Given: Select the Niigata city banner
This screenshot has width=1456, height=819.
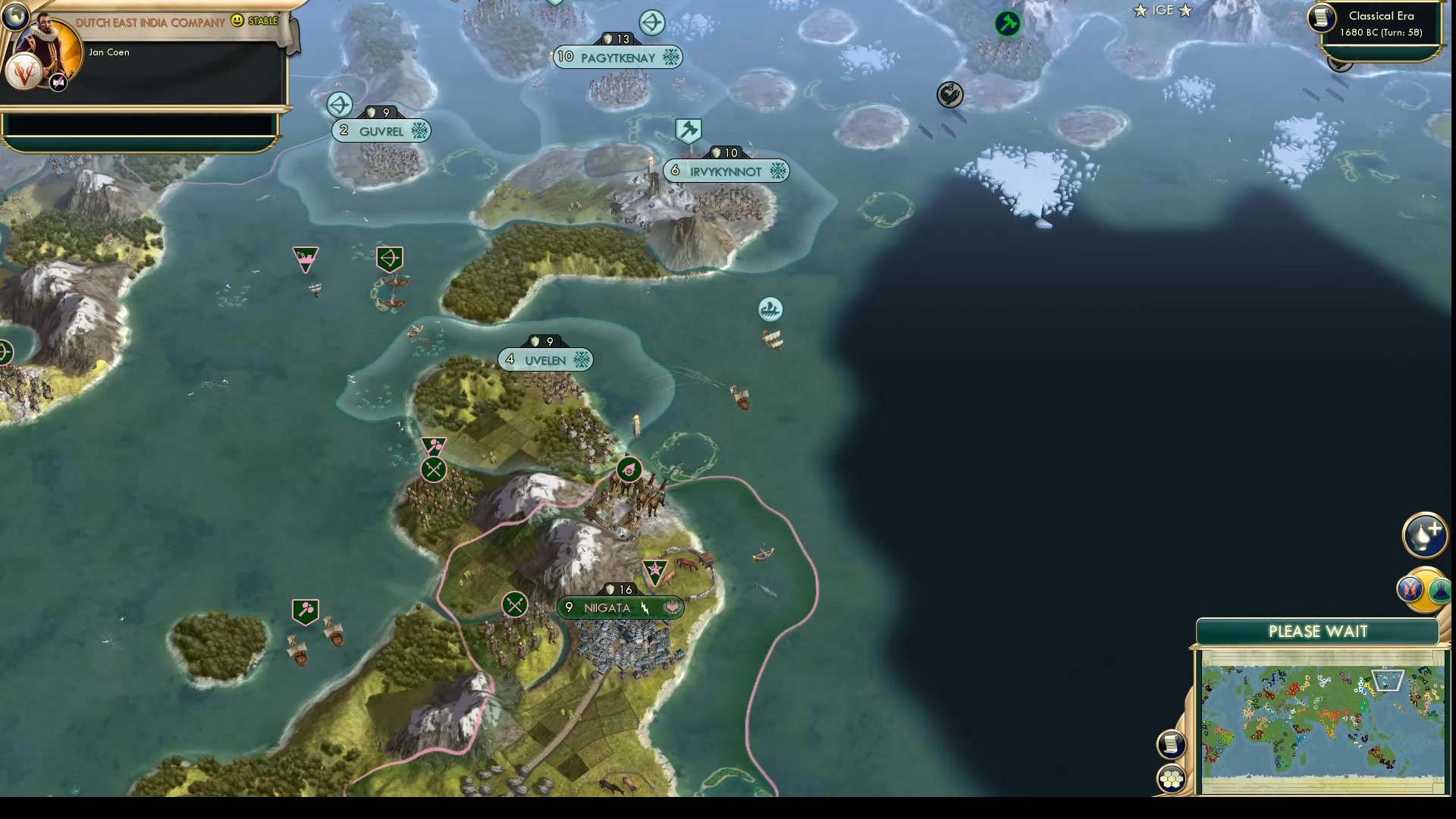Looking at the screenshot, I should (621, 607).
